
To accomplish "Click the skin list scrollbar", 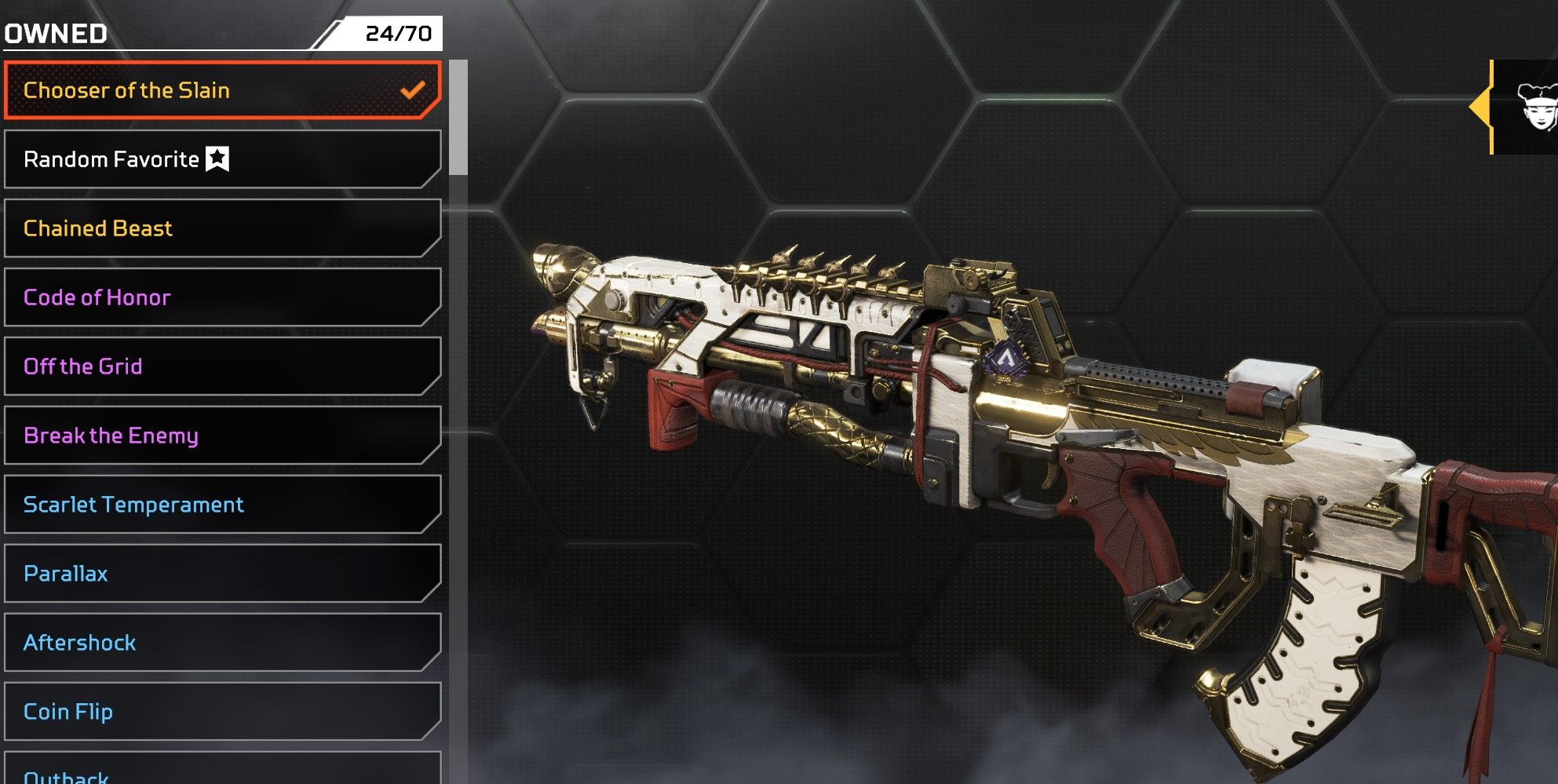I will point(458,118).
